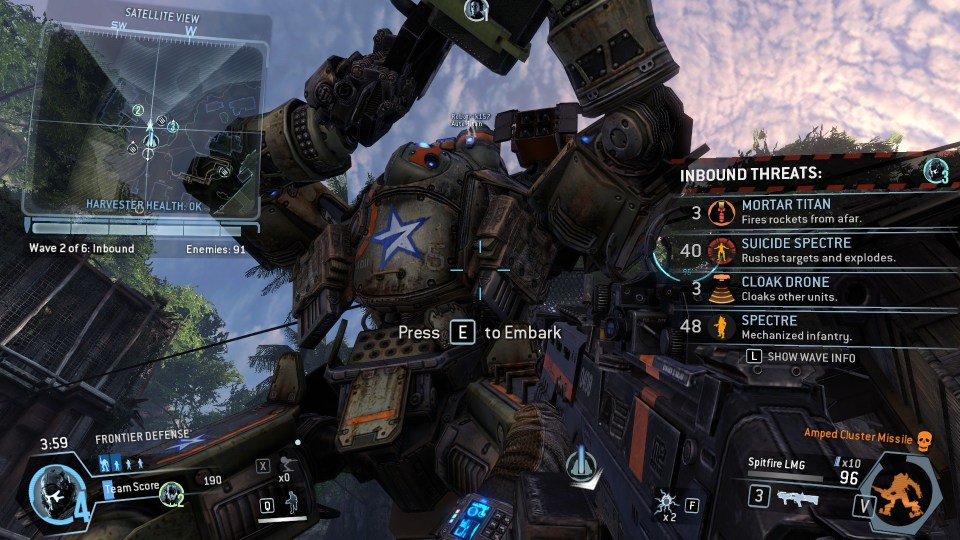Click the orange titan status icon
Screen dimensions: 960x540
(x=903, y=492)
